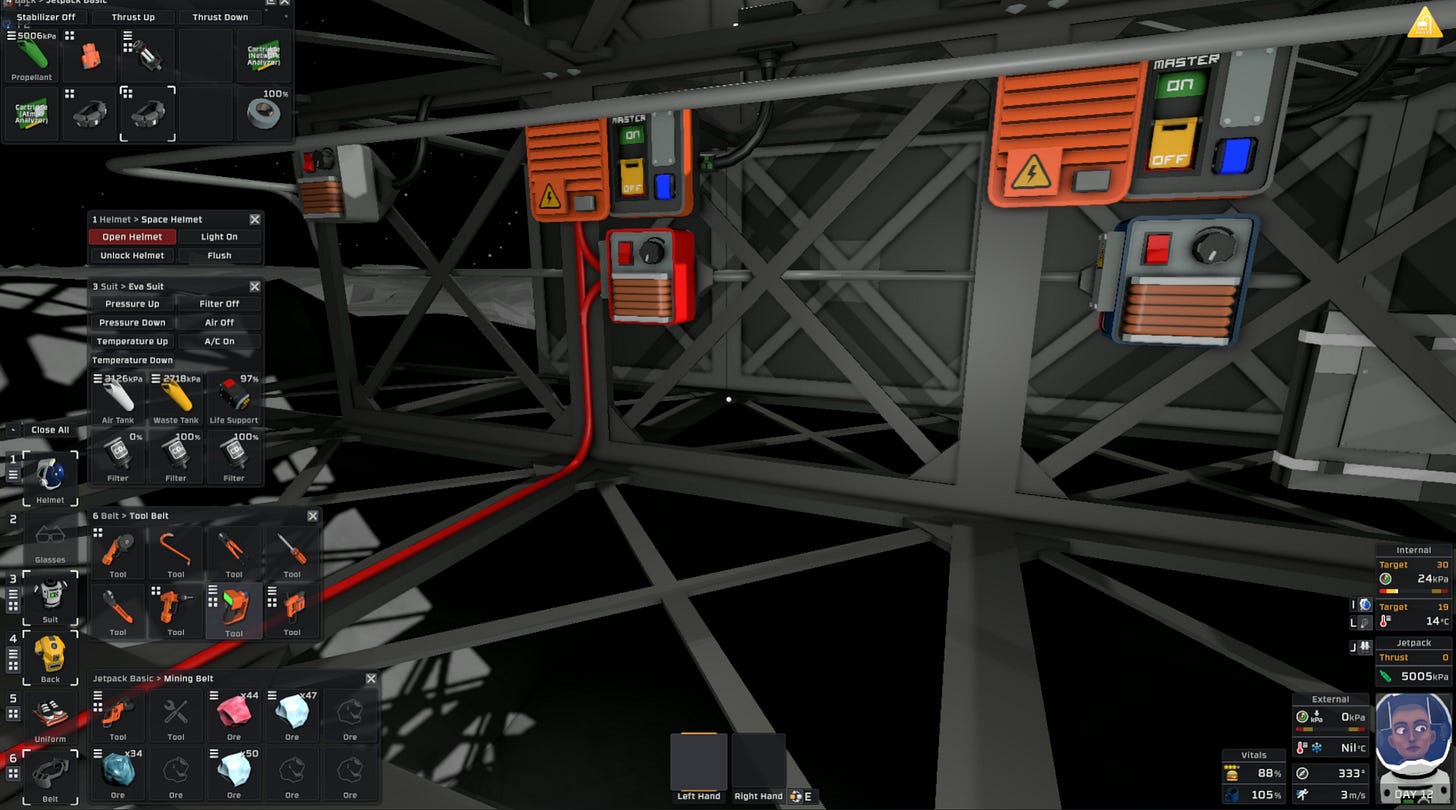Image resolution: width=1456 pixels, height=810 pixels.
Task: Click the Close All button
Action: coord(50,430)
